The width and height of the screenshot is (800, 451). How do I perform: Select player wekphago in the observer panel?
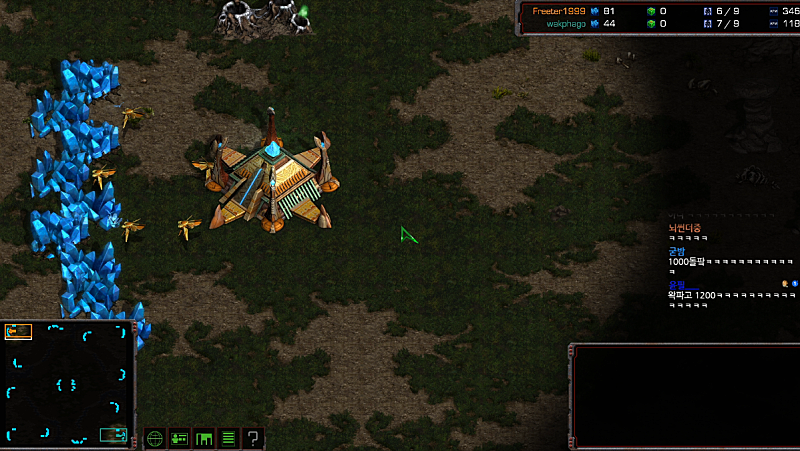565,24
